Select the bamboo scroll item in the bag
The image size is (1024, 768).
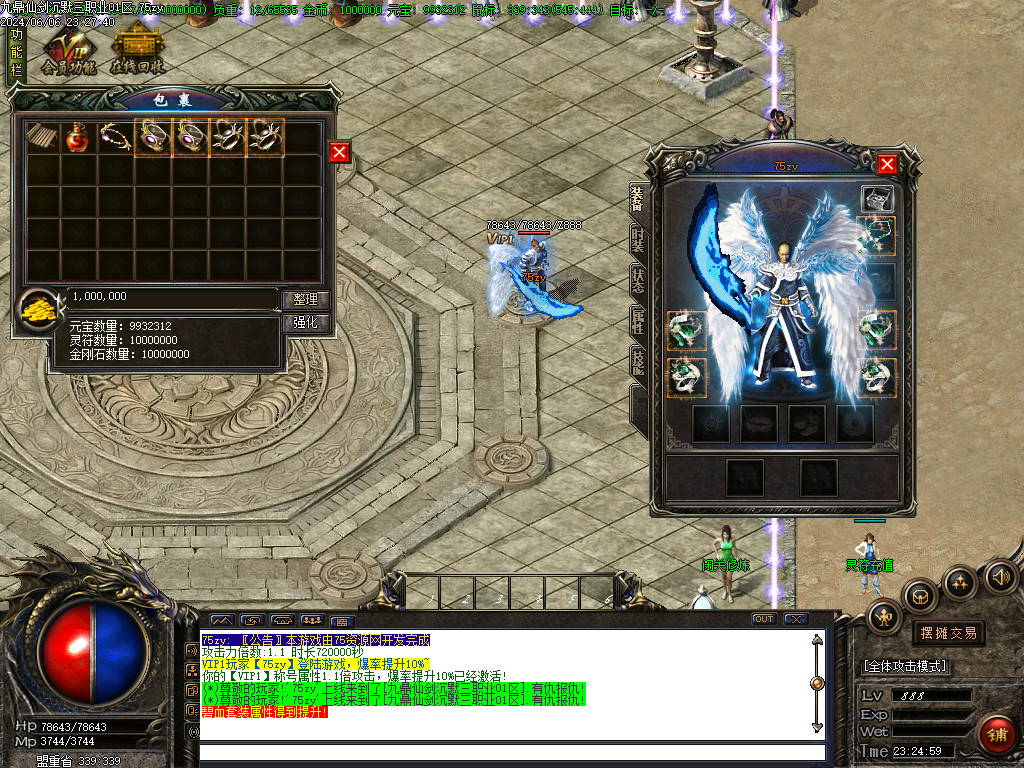tap(41, 138)
